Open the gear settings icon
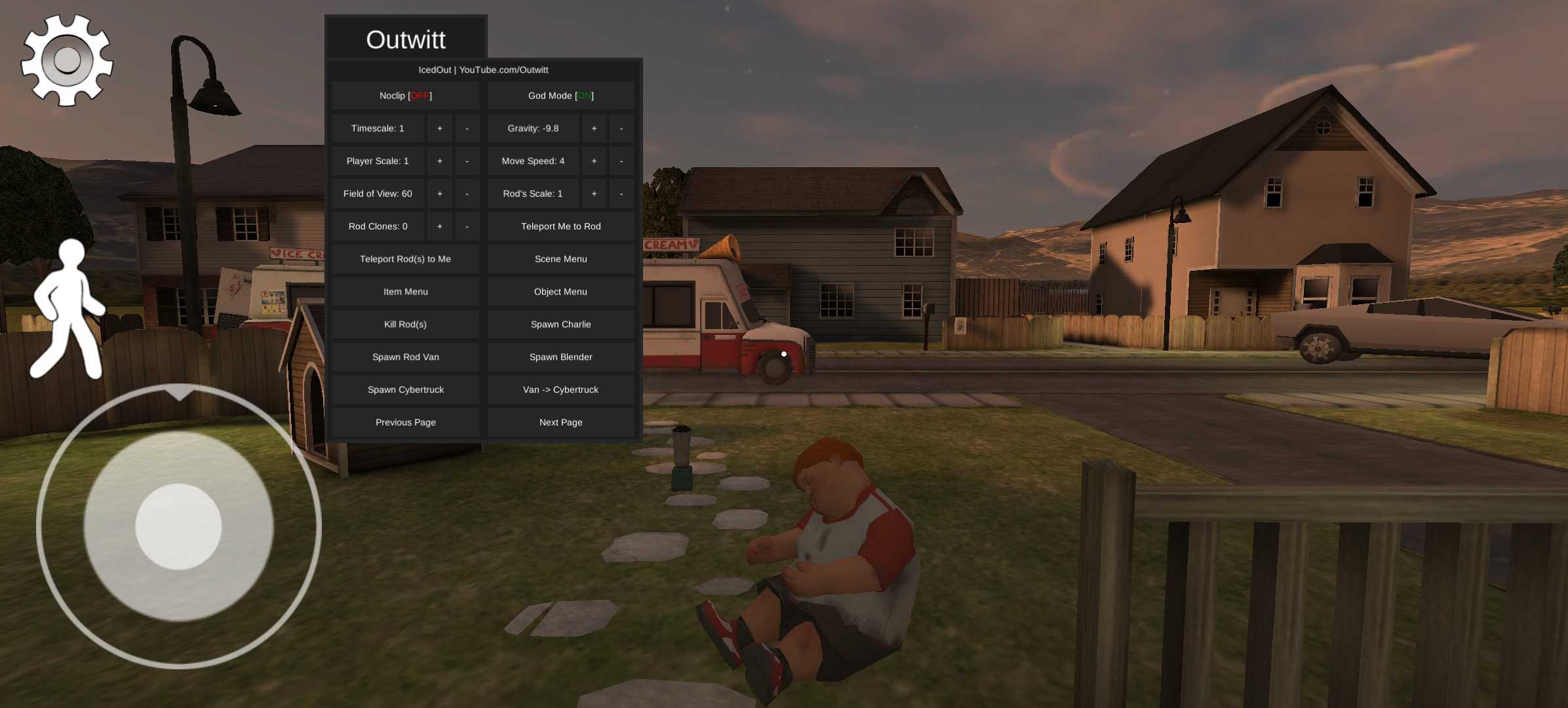Viewport: 1568px width, 708px height. [67, 60]
